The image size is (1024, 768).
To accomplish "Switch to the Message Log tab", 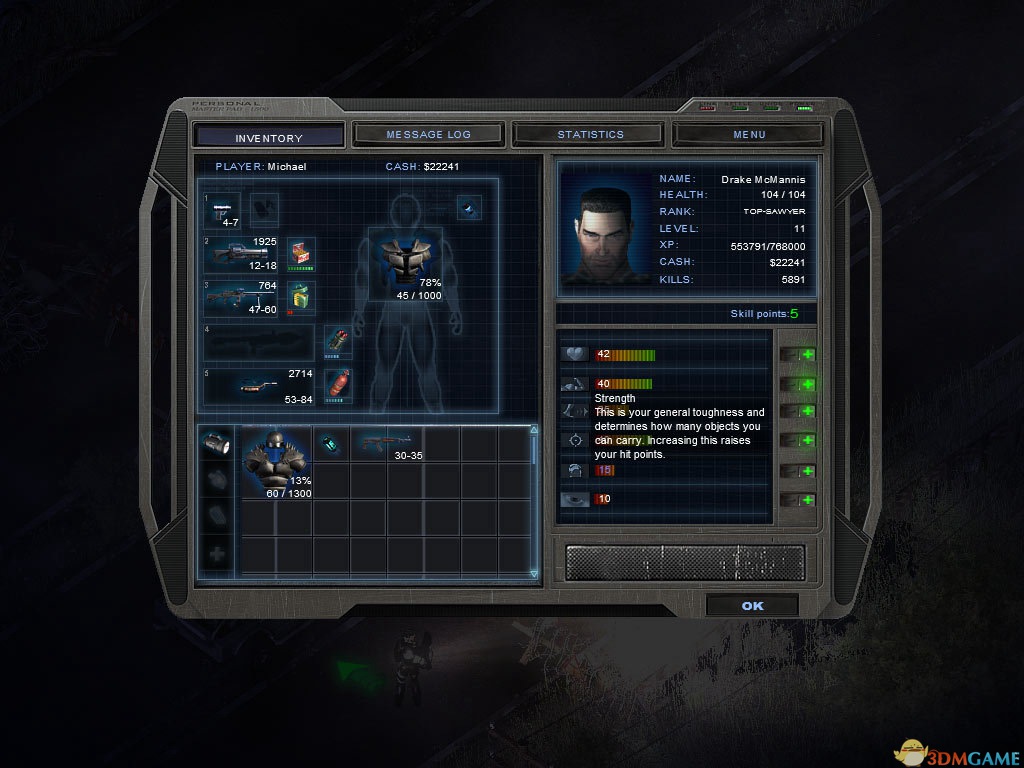I will pos(428,134).
